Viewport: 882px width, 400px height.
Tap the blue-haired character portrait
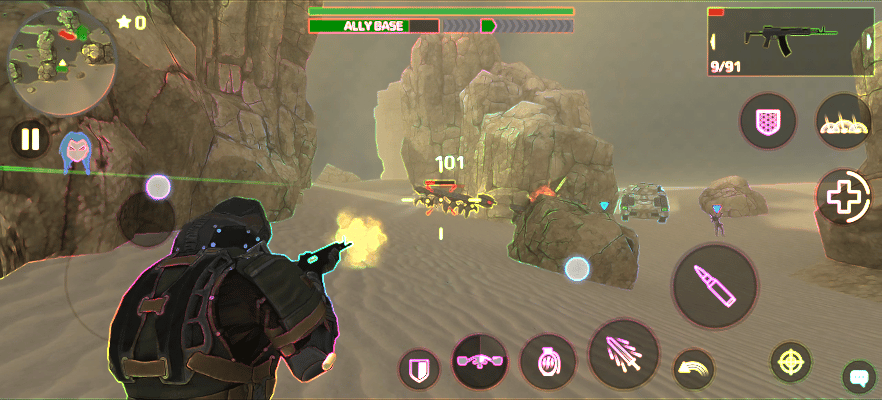pos(75,151)
